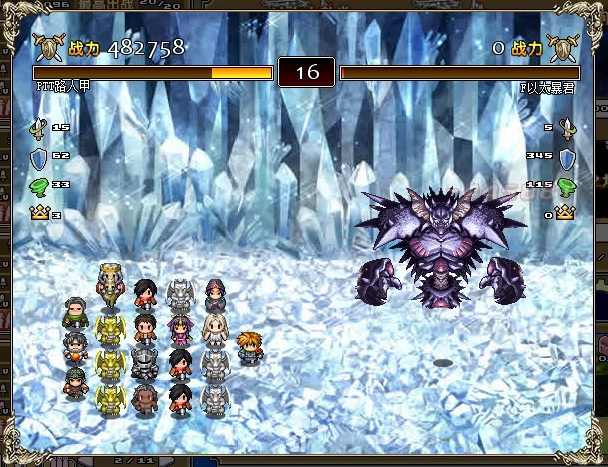608x467 pixels.
Task: Click the player's crossed-swords power emblem
Action: coord(48,47)
